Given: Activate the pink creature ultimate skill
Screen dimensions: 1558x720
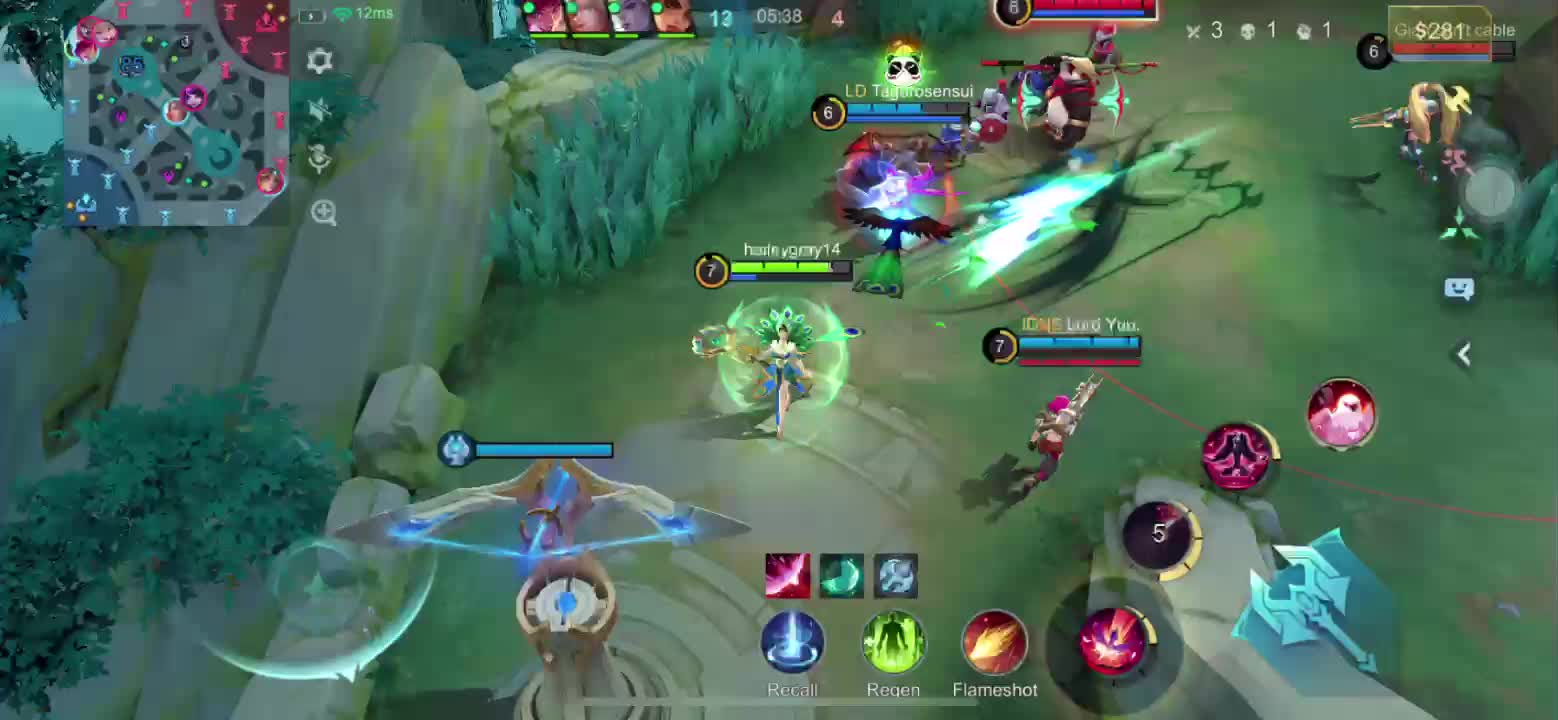Looking at the screenshot, I should tap(1341, 413).
